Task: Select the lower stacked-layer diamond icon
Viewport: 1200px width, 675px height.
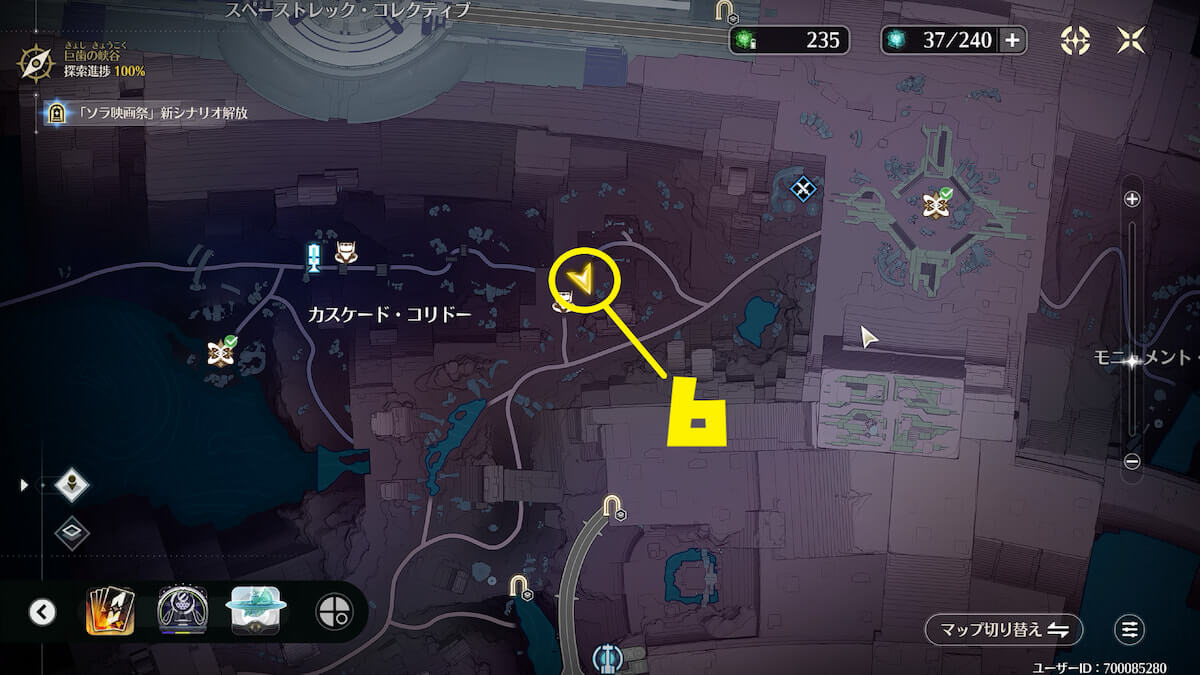Action: point(71,532)
